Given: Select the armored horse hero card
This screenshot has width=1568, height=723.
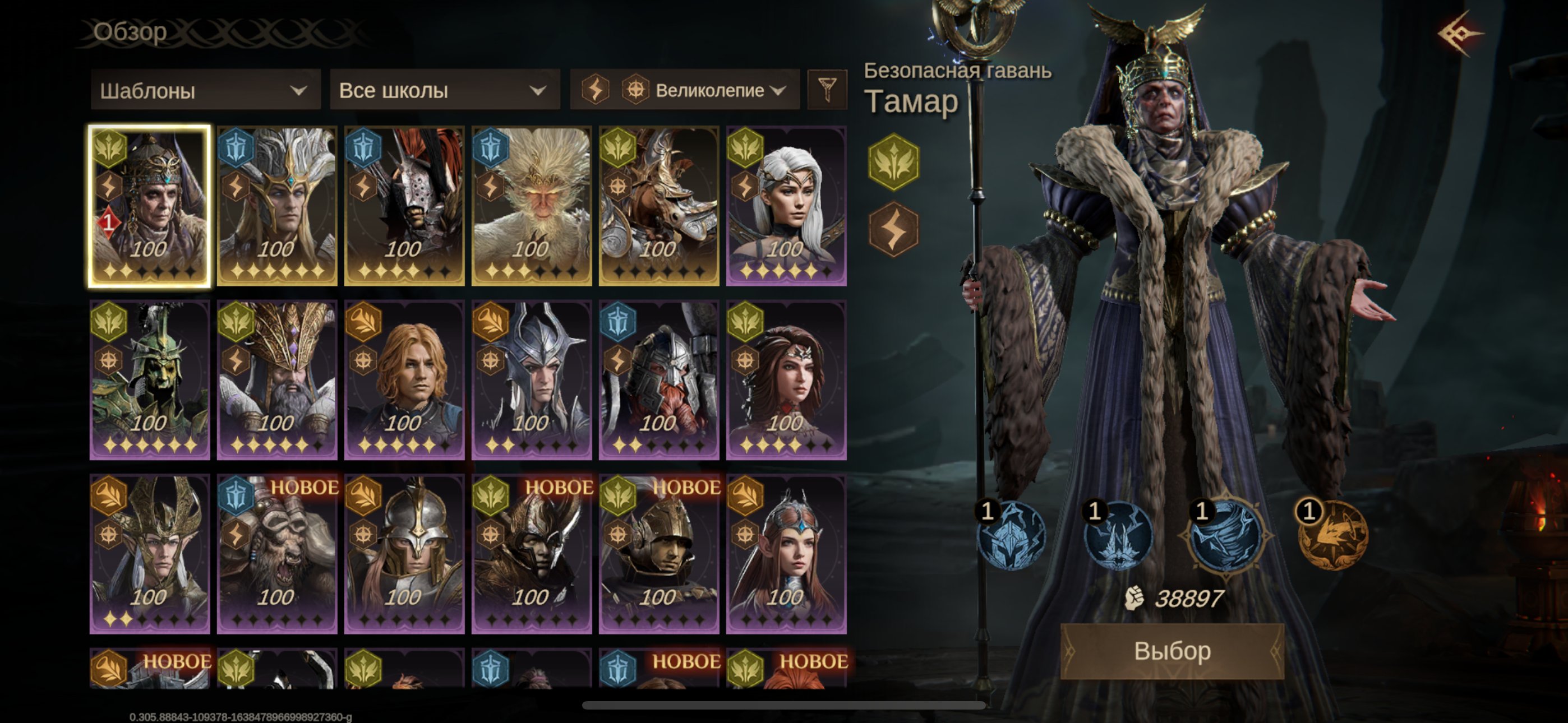Looking at the screenshot, I should pos(658,206).
